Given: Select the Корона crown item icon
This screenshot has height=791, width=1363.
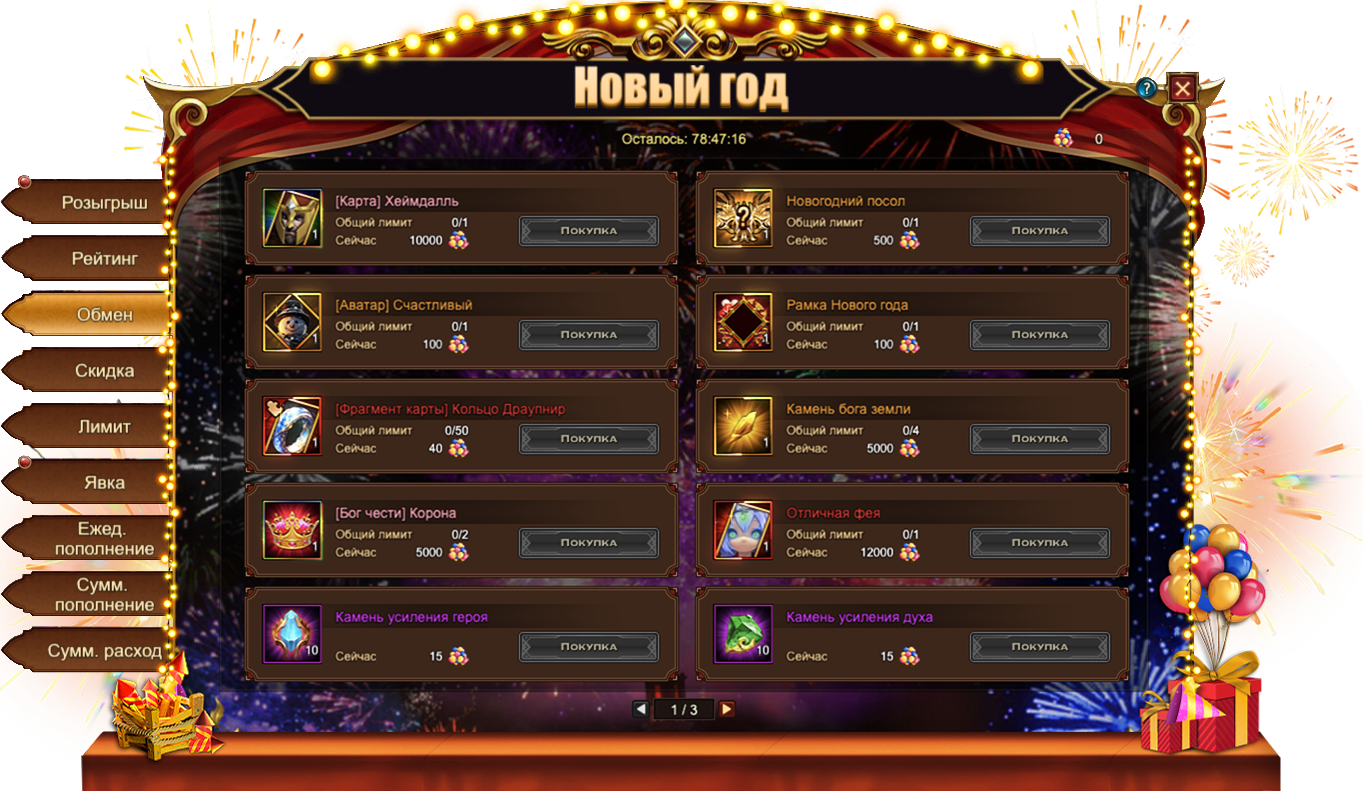Looking at the screenshot, I should click(292, 530).
